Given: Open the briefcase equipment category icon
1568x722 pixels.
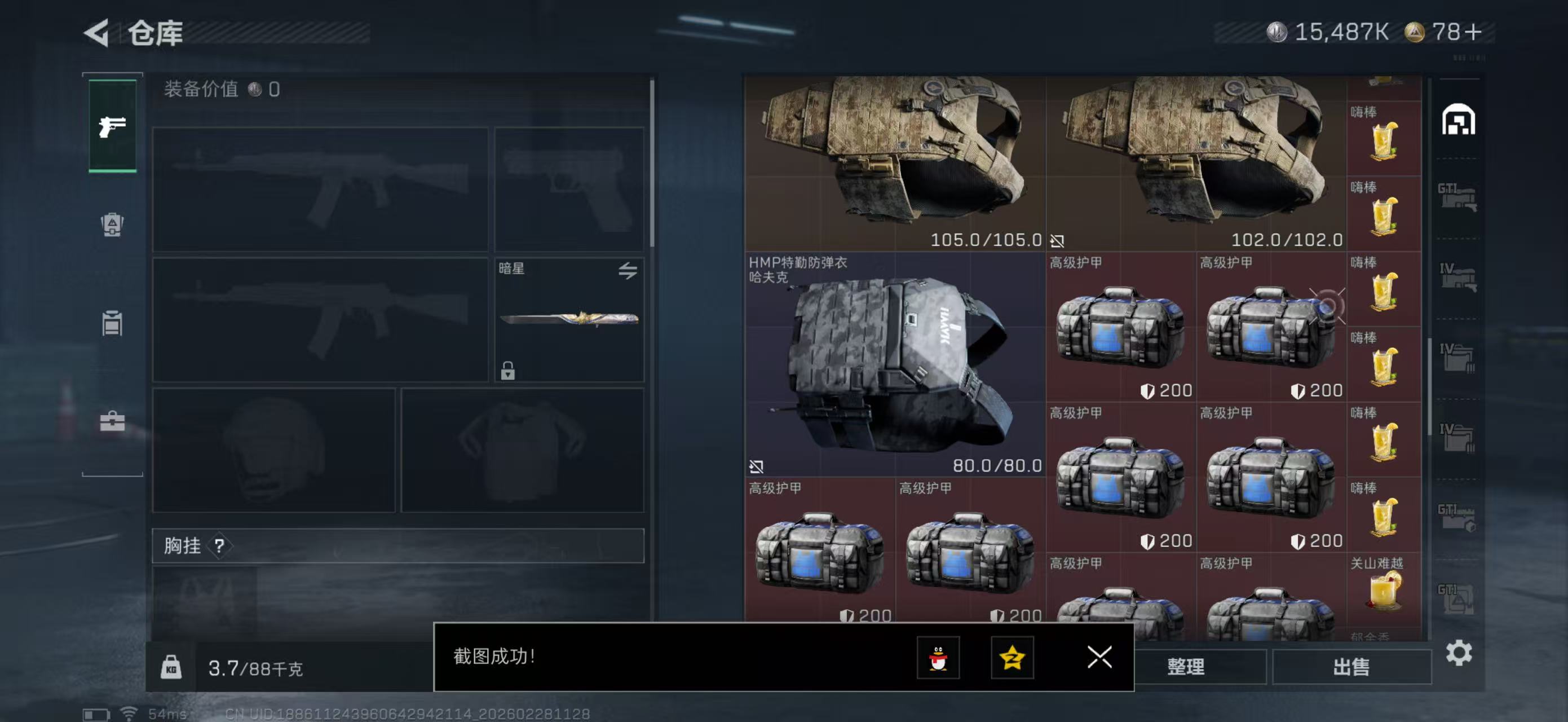Looking at the screenshot, I should pos(112,420).
